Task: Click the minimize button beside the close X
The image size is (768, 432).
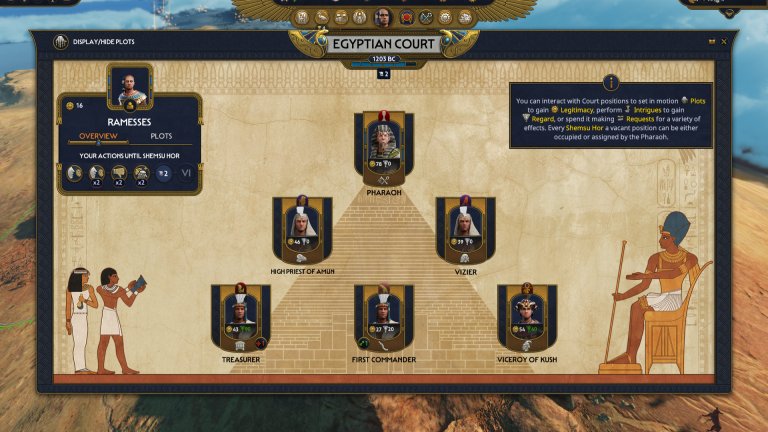Action: coord(711,42)
